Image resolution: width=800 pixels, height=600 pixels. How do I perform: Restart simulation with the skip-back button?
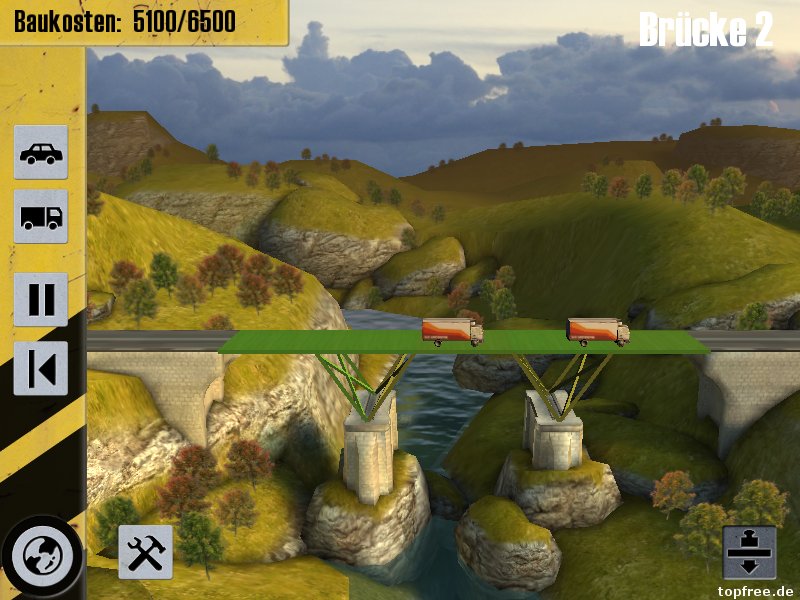pyautogui.click(x=41, y=368)
